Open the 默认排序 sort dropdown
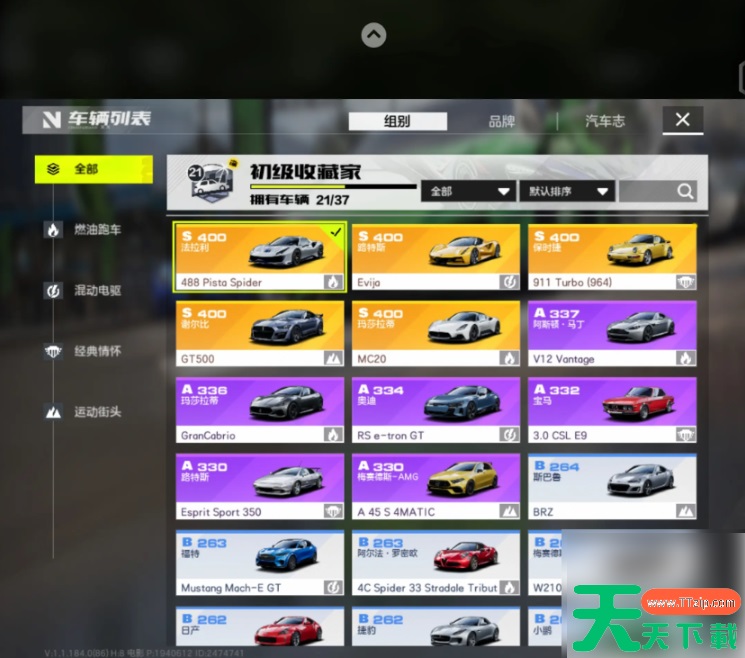The image size is (745, 658). point(566,191)
